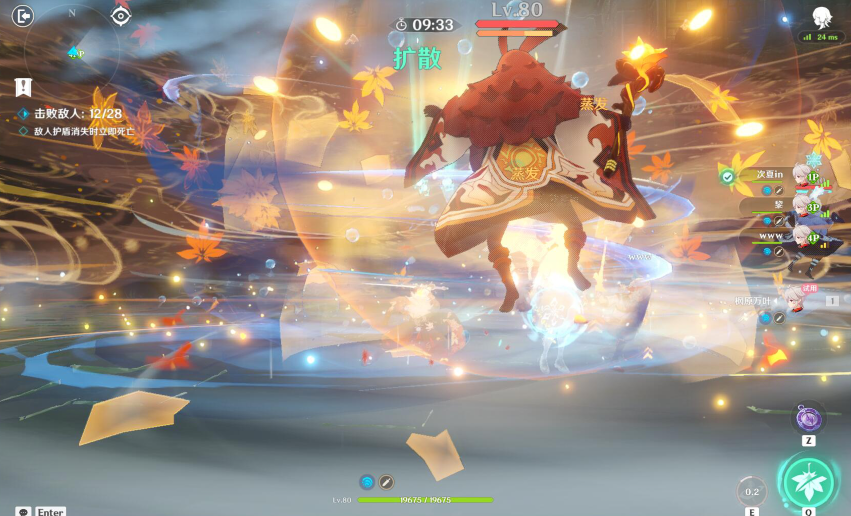
Task: Toggle the eye-shaped view icon beside the minimap
Action: point(121,15)
